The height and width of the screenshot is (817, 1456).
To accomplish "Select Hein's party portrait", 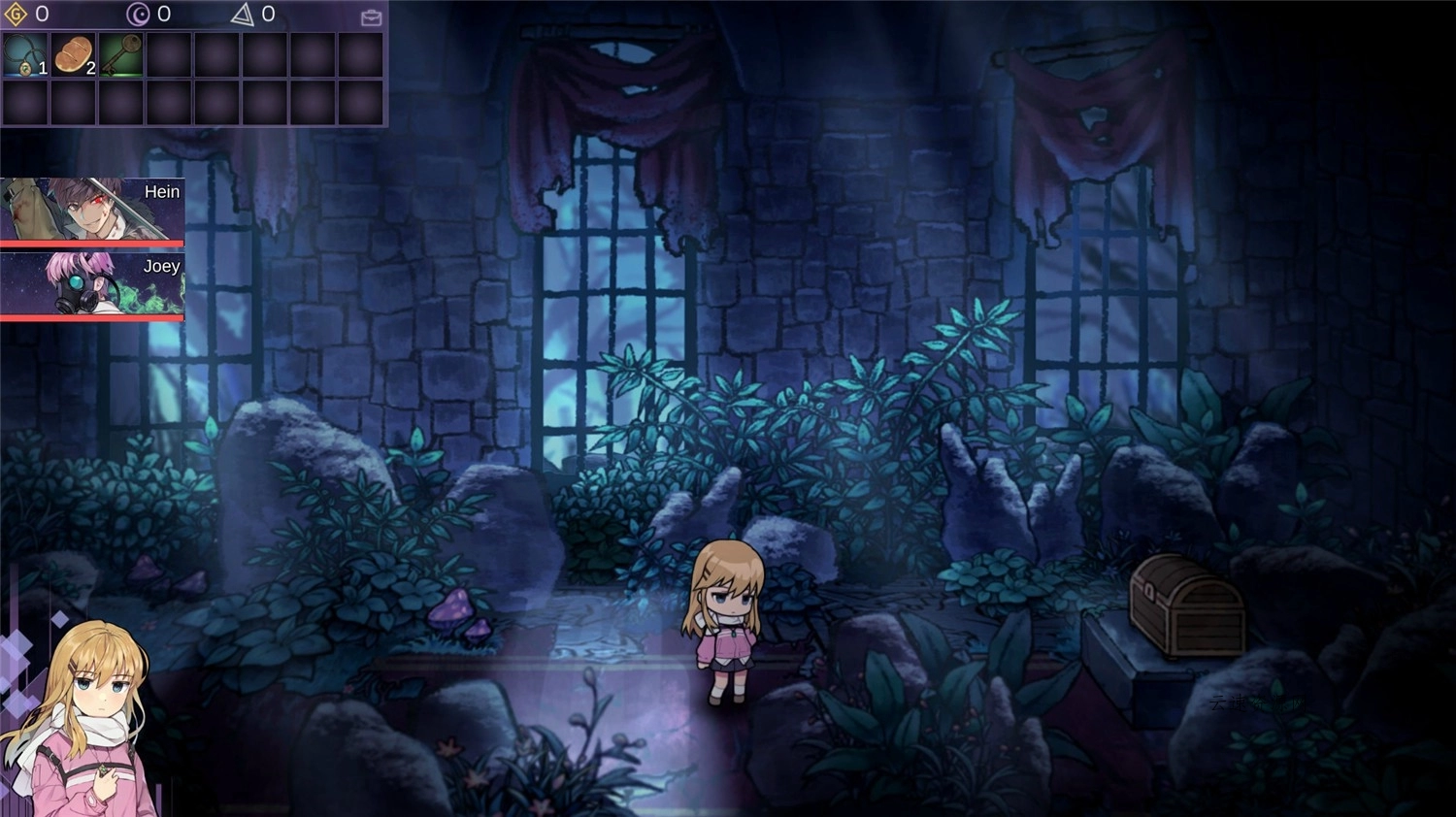I will (92, 209).
